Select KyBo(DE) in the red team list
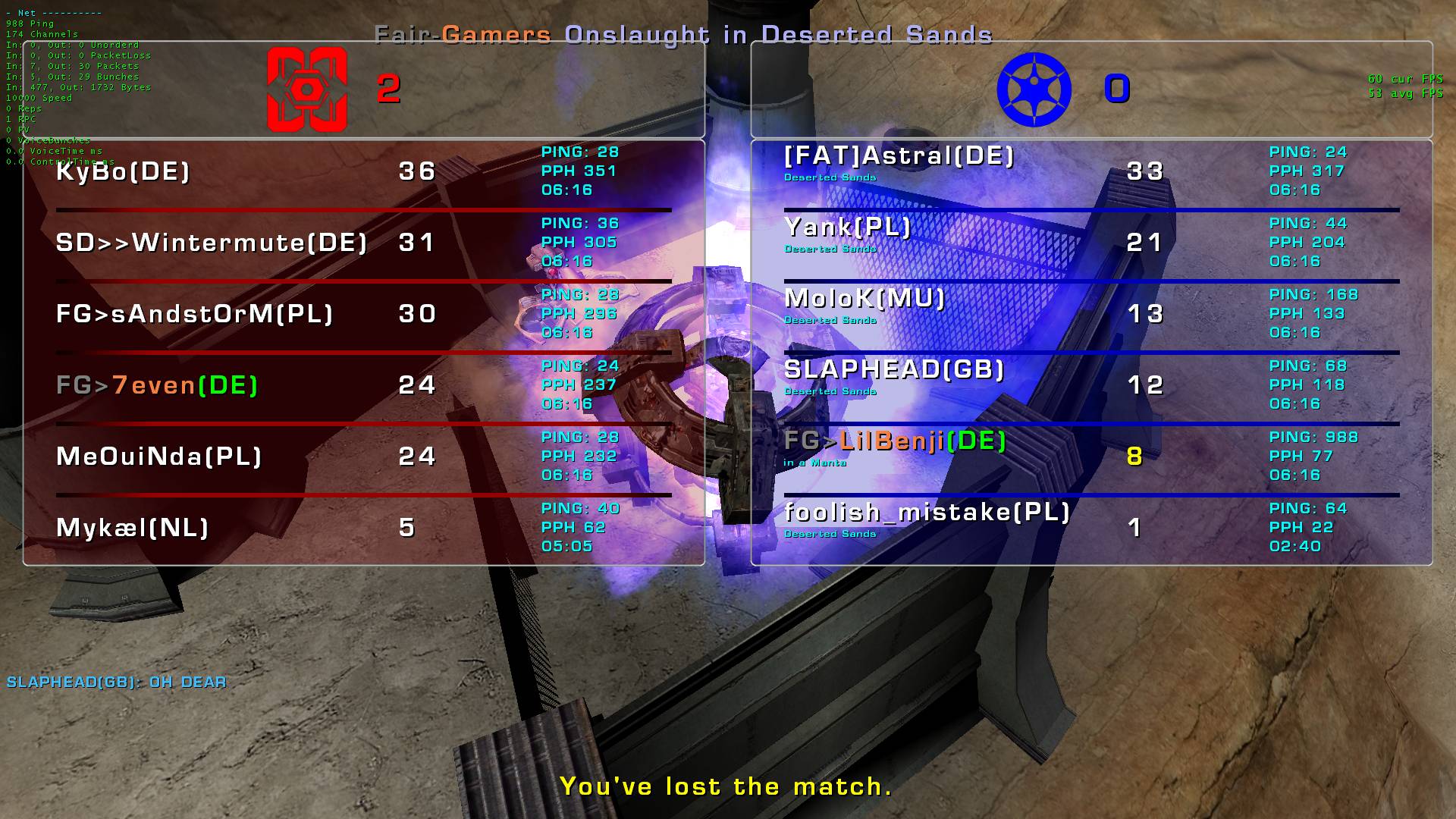The image size is (1456, 819). [123, 171]
